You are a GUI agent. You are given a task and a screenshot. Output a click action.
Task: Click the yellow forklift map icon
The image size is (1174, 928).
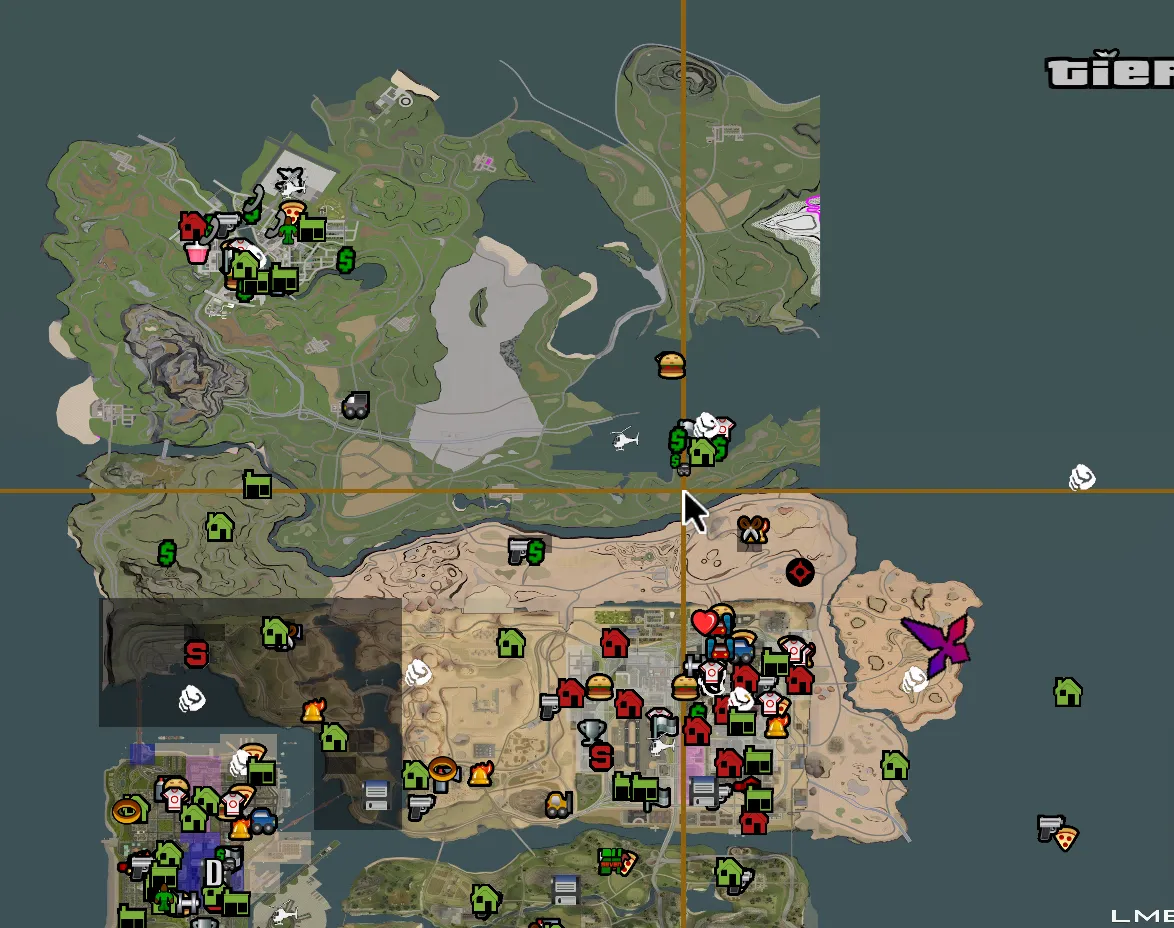558,803
